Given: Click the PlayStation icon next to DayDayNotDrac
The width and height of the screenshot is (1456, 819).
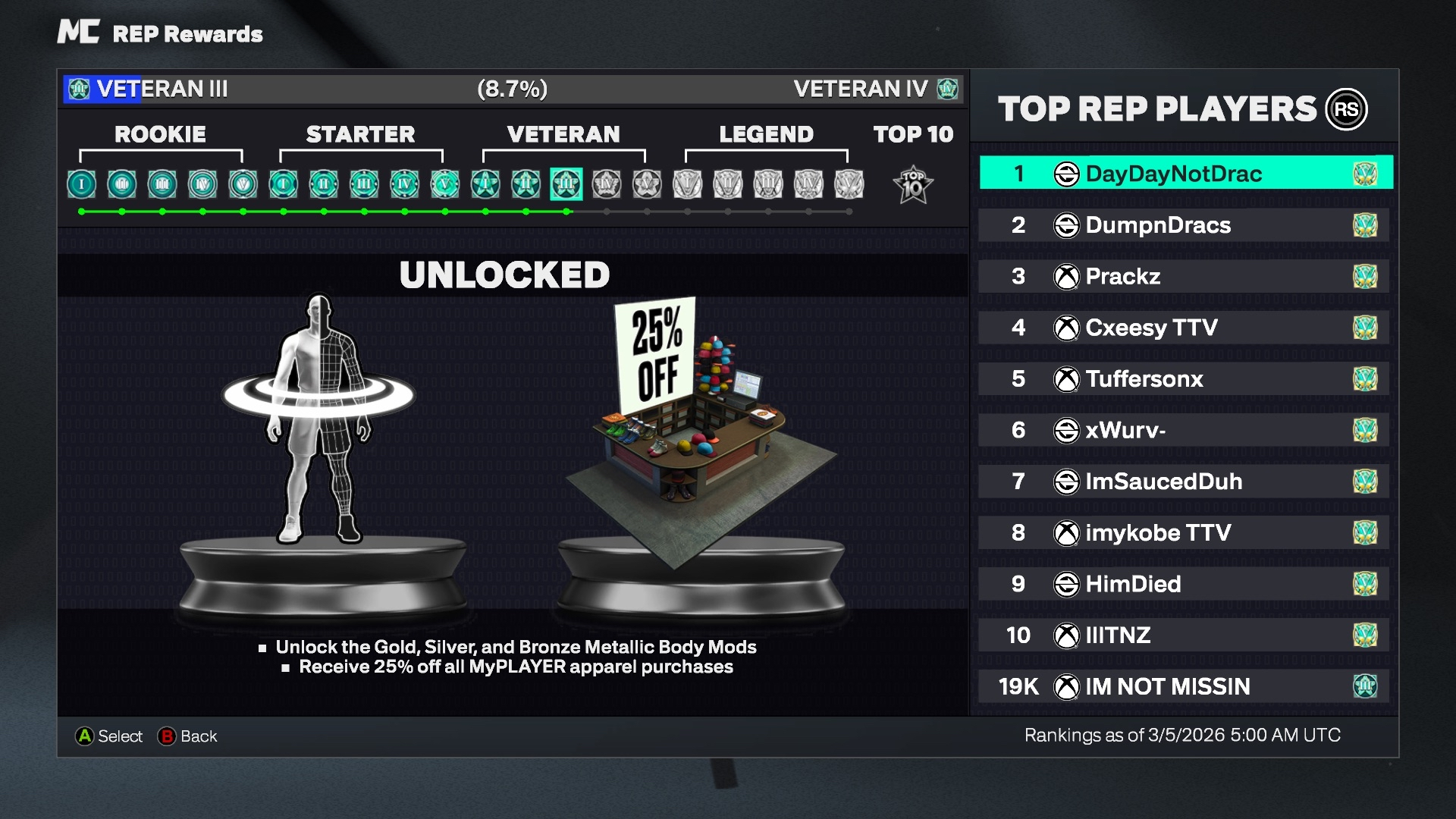Looking at the screenshot, I should [x=1068, y=173].
